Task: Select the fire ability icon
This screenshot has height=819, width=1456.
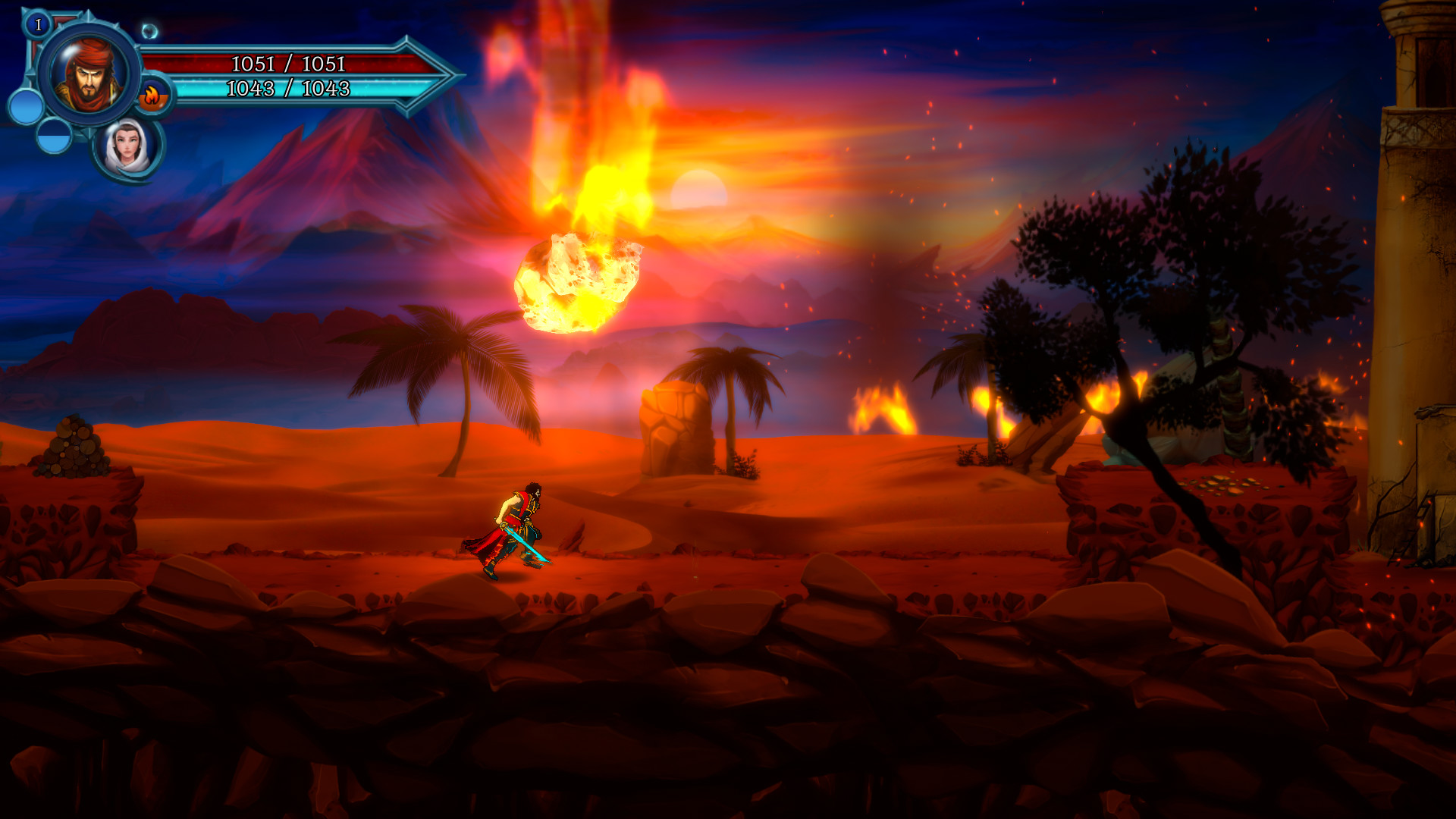Action: [153, 96]
